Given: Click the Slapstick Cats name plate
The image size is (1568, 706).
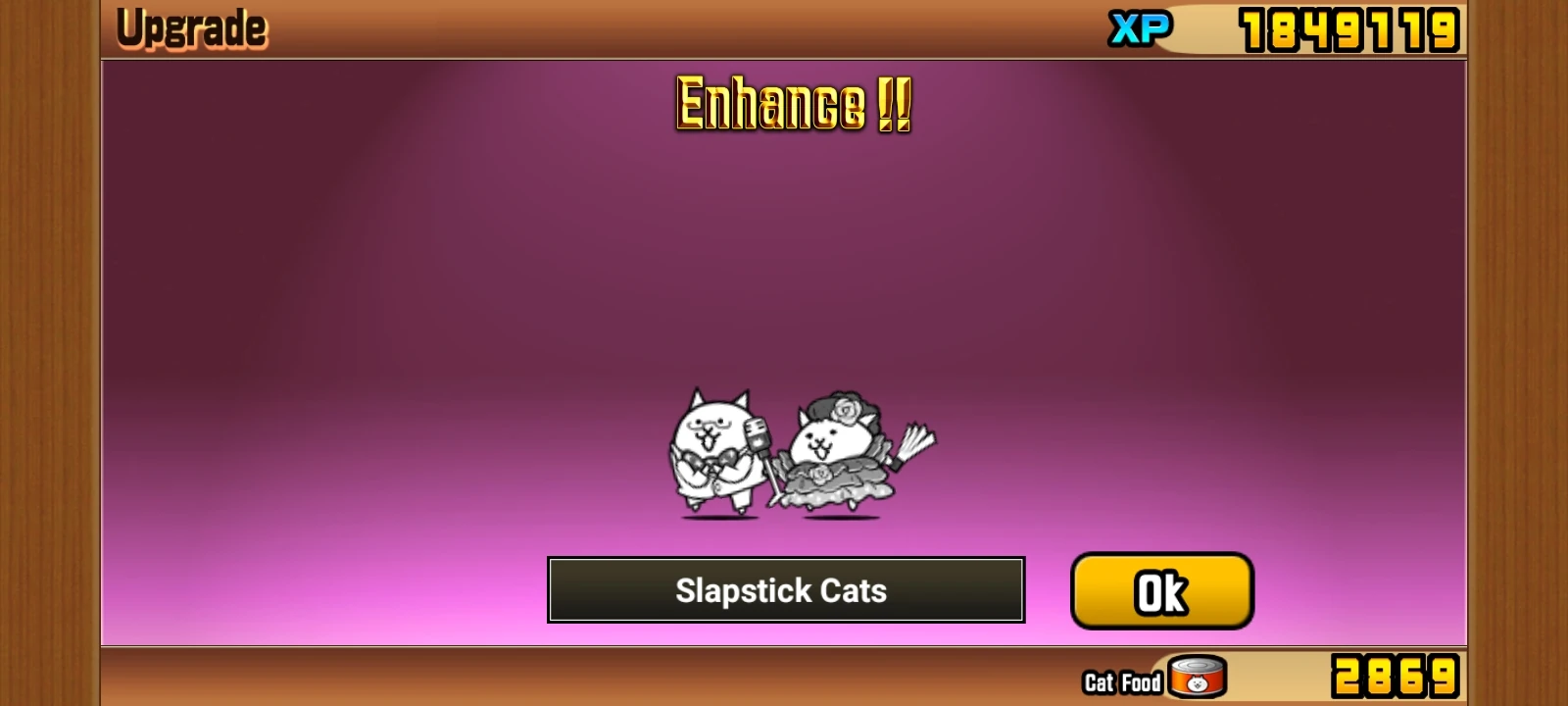Looking at the screenshot, I should (x=787, y=590).
